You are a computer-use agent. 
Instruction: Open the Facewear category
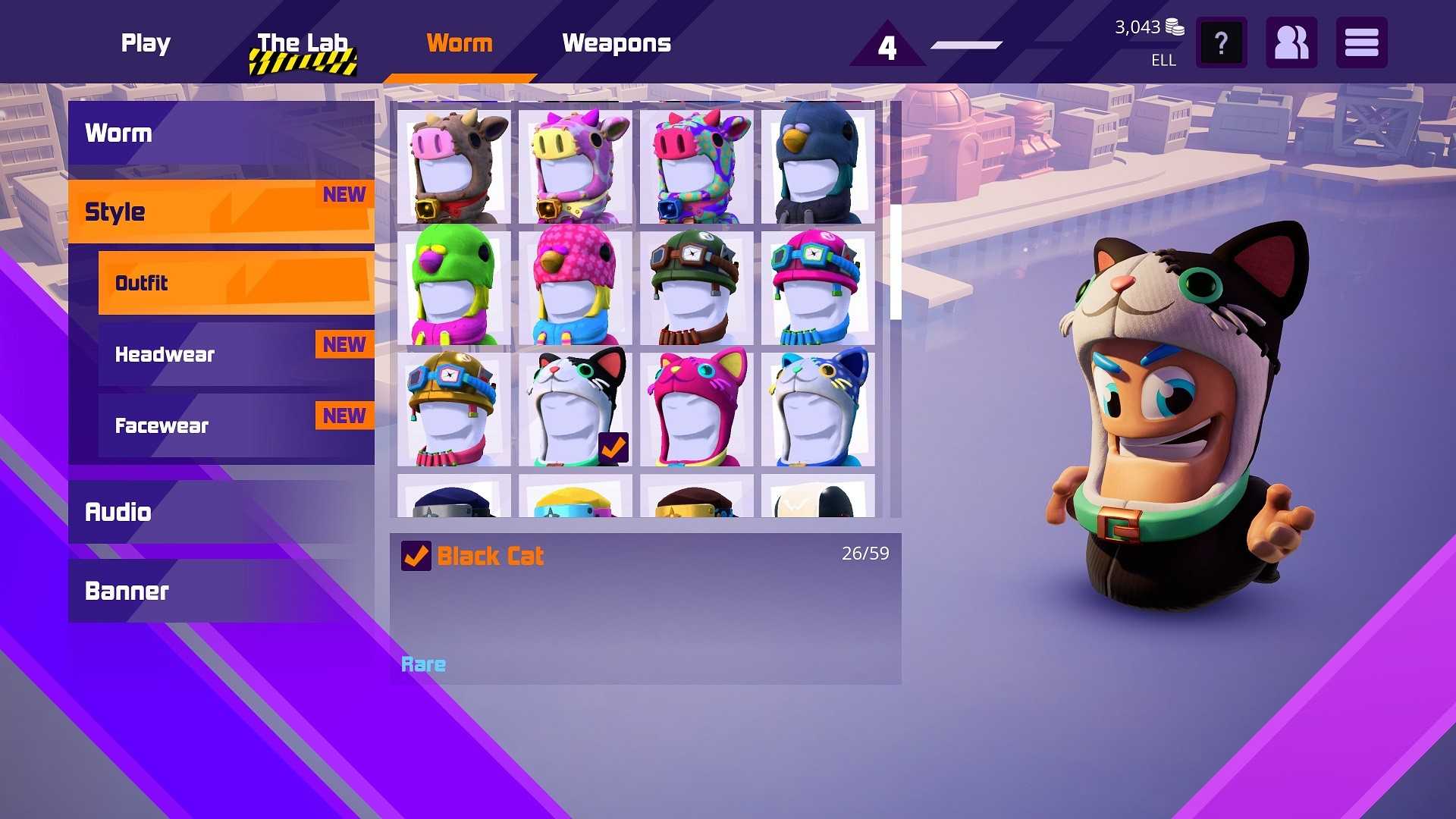tap(161, 425)
